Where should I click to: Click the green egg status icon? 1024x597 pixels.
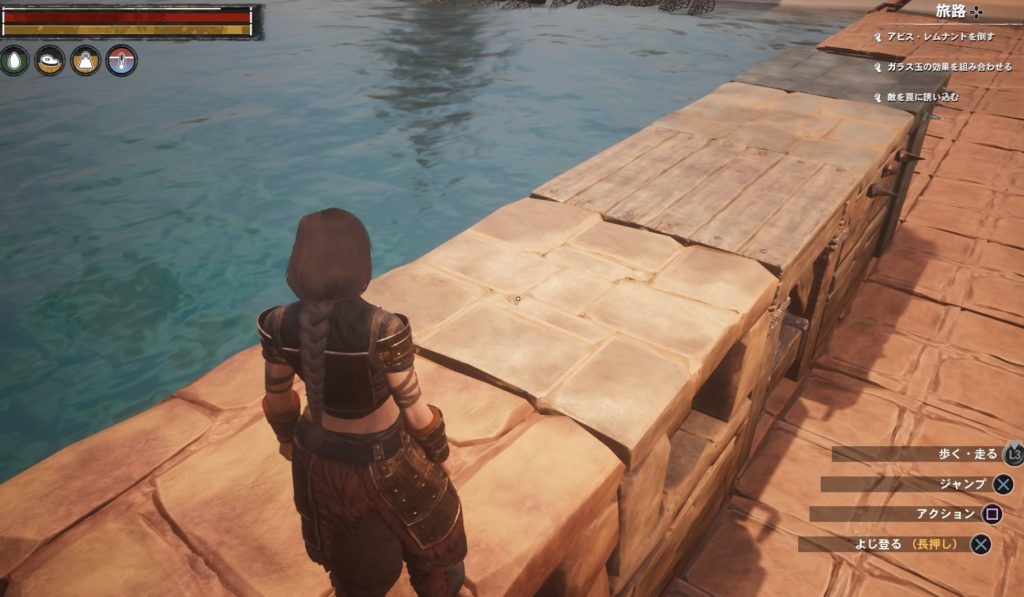tap(15, 61)
